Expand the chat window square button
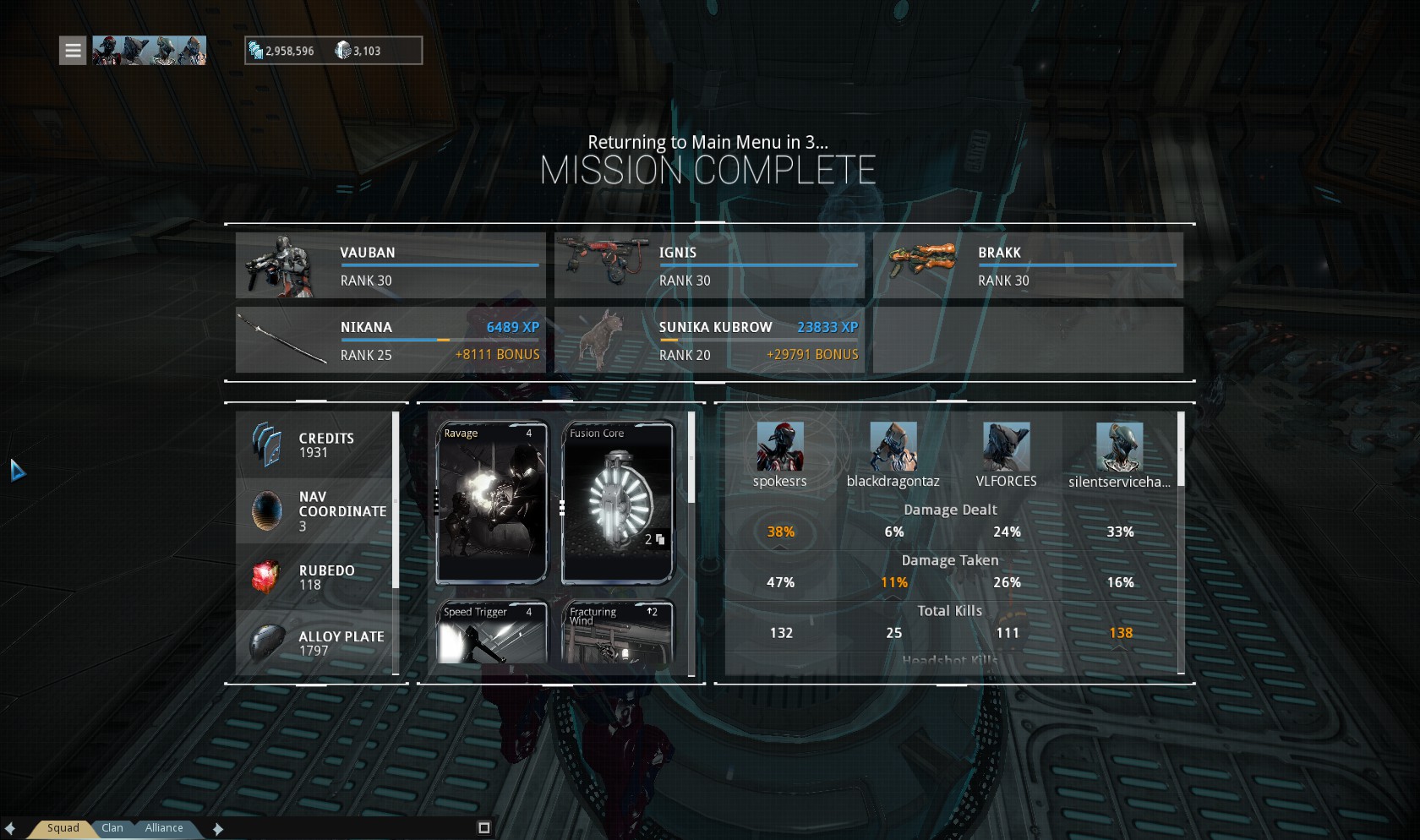The width and height of the screenshot is (1420, 840). 484,828
